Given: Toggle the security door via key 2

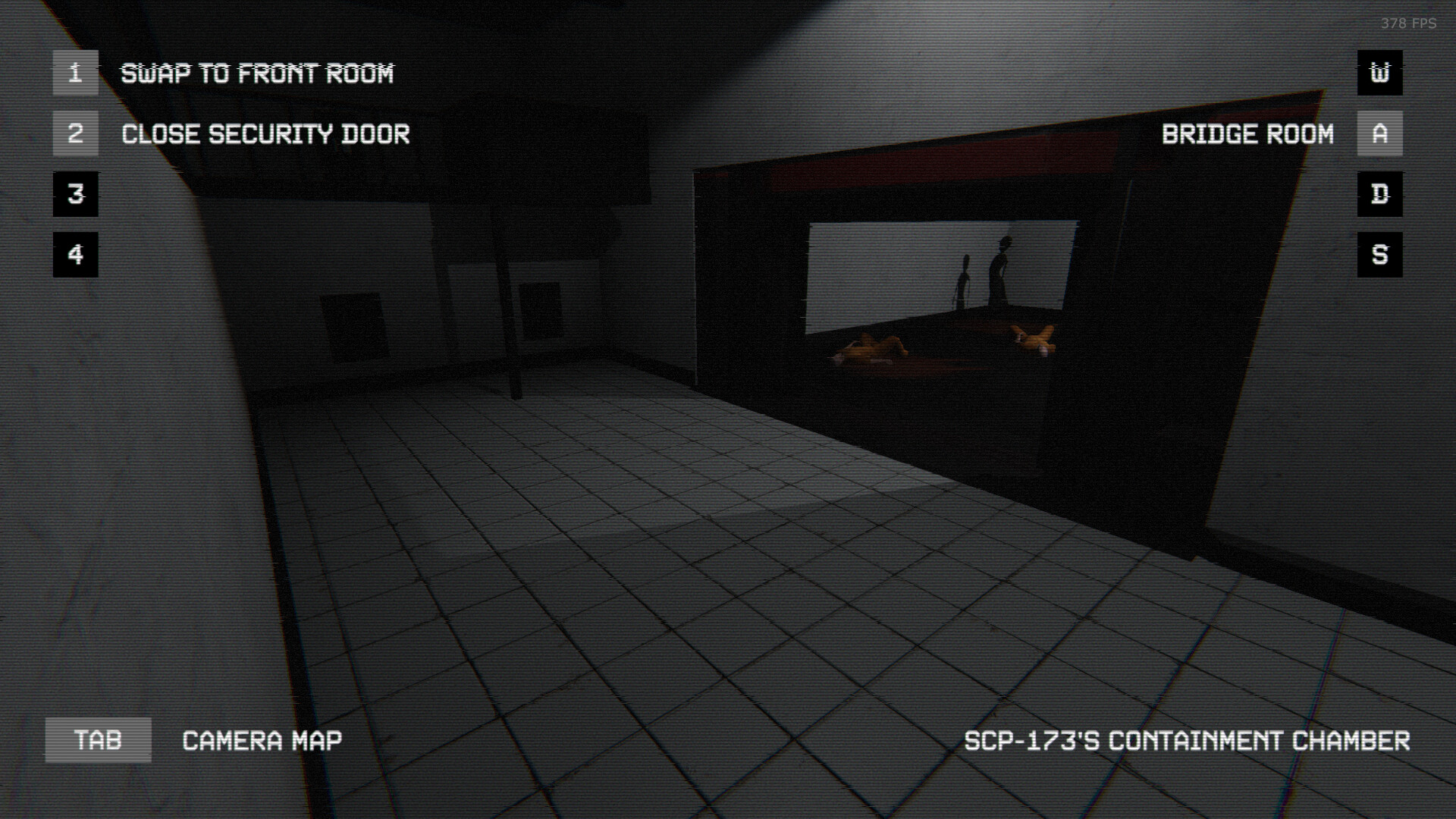Looking at the screenshot, I should [x=74, y=133].
